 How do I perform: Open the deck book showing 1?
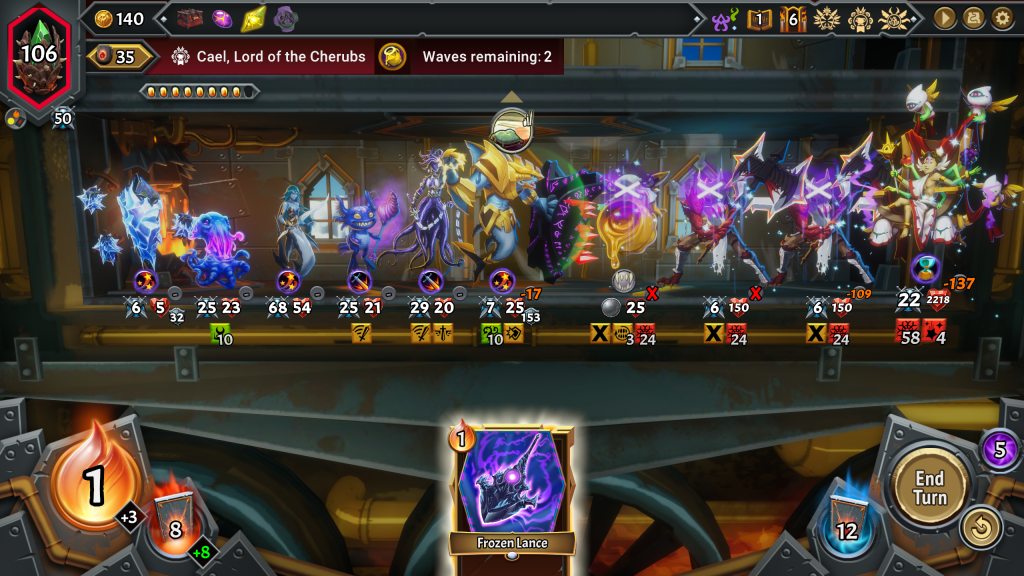click(x=760, y=19)
